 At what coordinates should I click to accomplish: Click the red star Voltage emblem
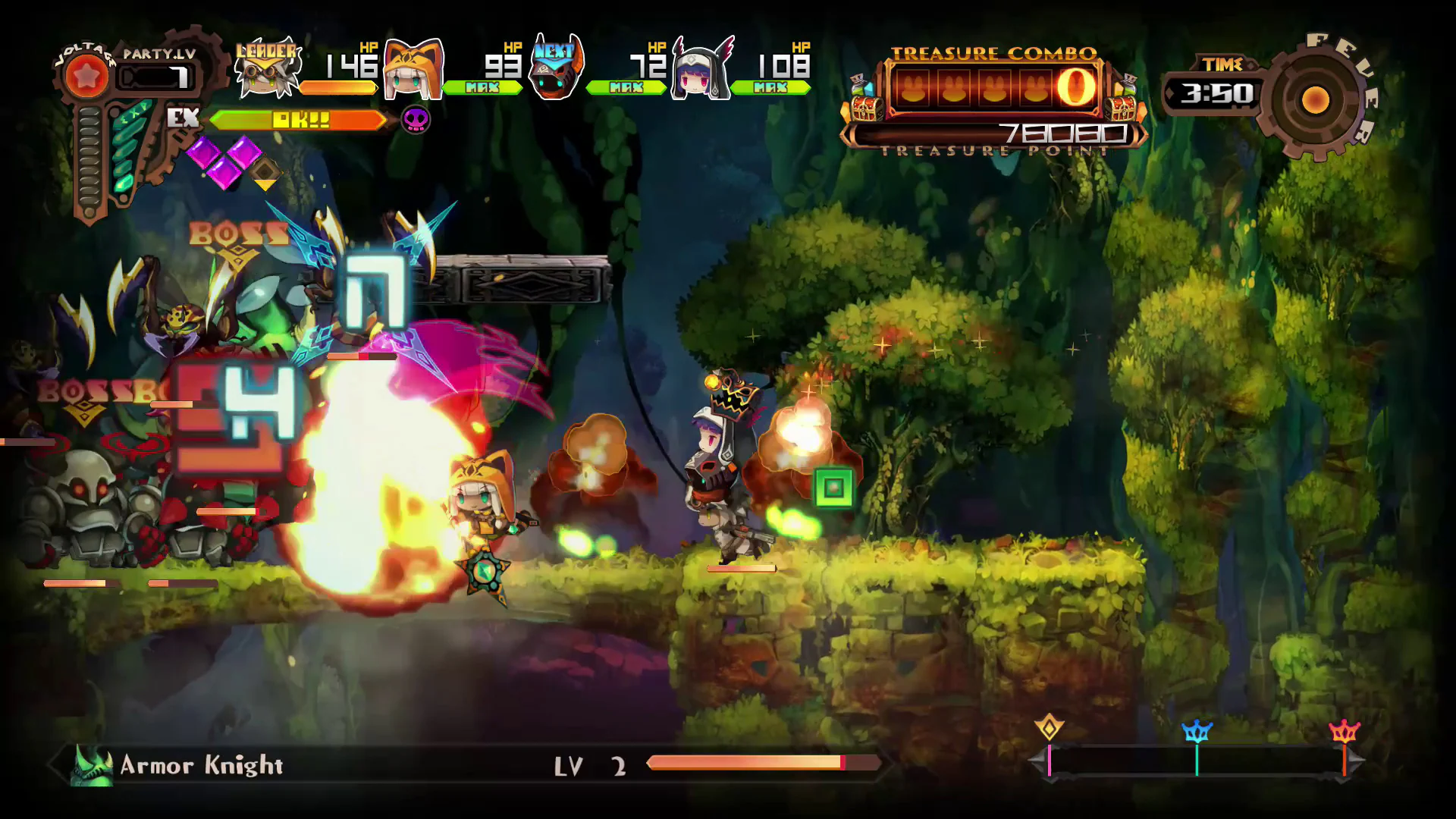click(x=86, y=76)
